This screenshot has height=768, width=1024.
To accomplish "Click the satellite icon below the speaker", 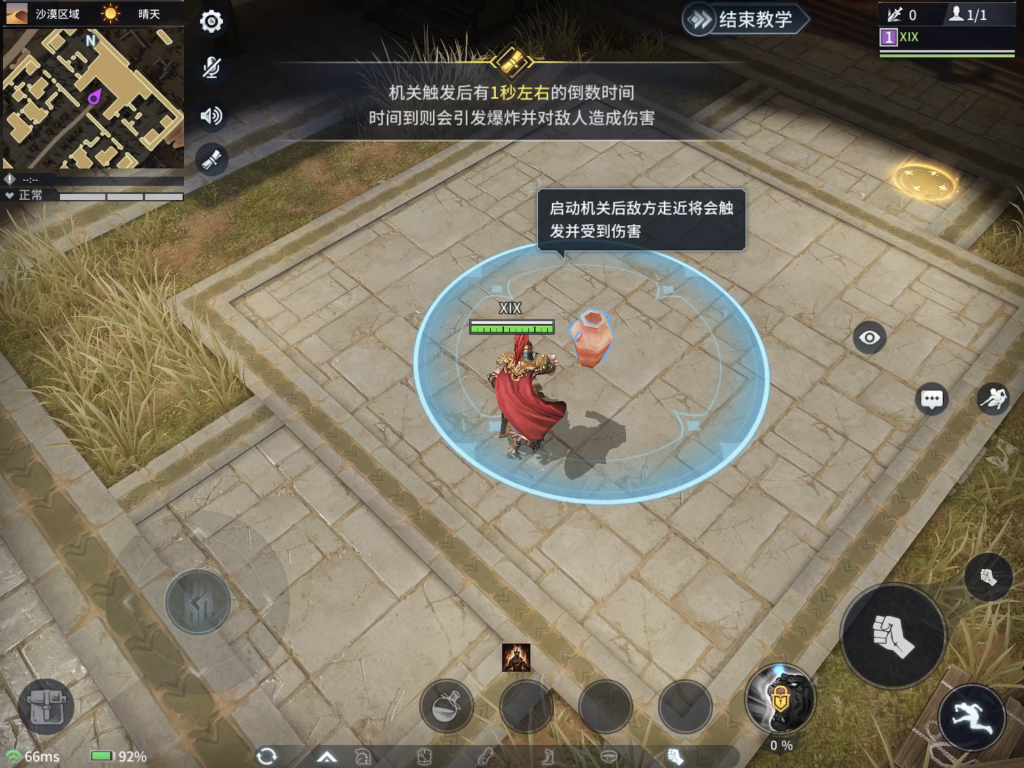I will point(211,158).
